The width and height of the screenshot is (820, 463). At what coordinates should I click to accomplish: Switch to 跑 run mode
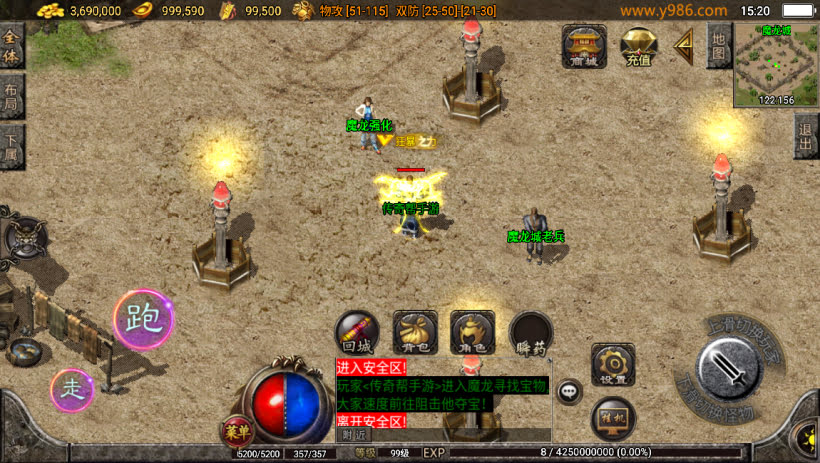coord(143,320)
